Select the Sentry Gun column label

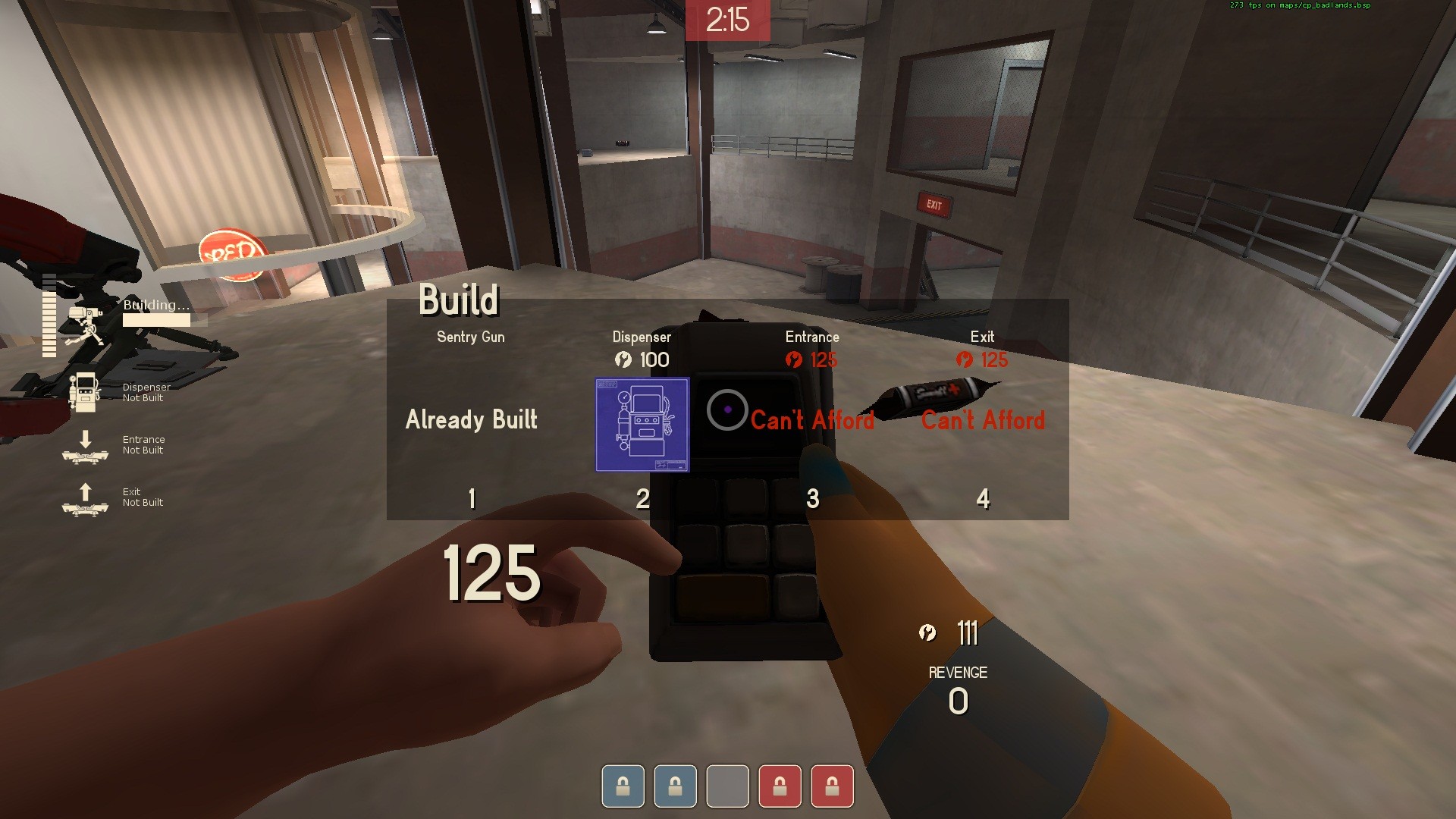click(x=470, y=337)
